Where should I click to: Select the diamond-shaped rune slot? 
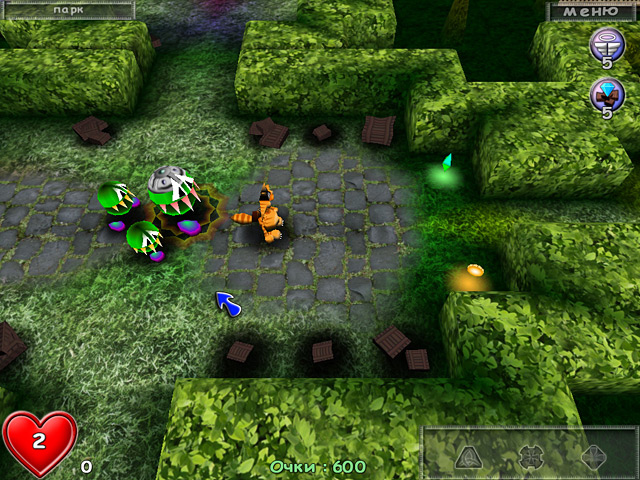(594, 458)
